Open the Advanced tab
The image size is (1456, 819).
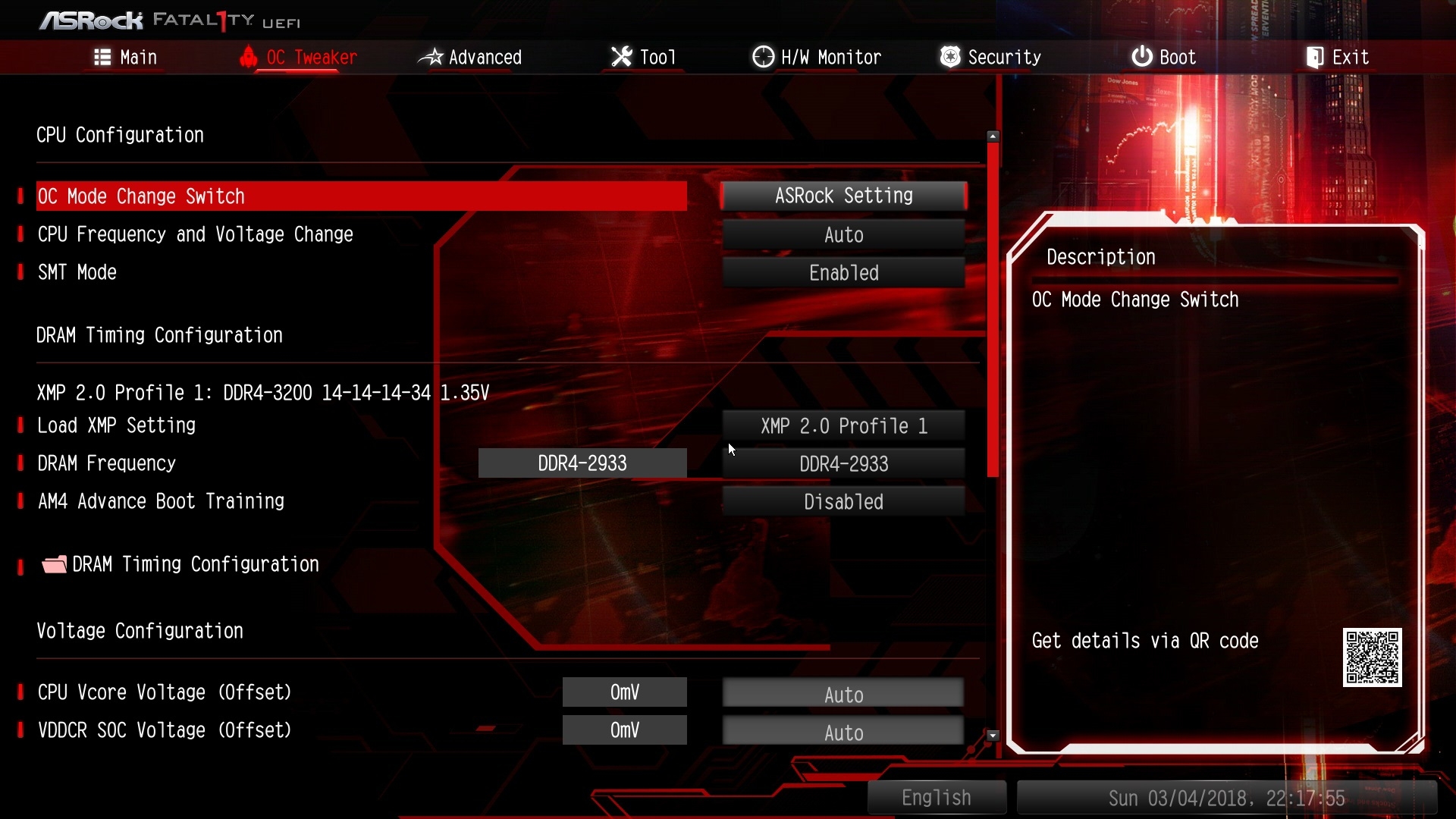pyautogui.click(x=470, y=58)
